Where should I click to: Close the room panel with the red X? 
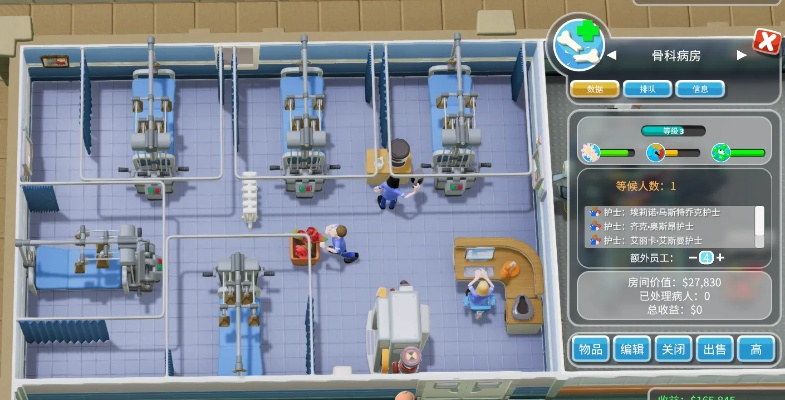(x=766, y=41)
